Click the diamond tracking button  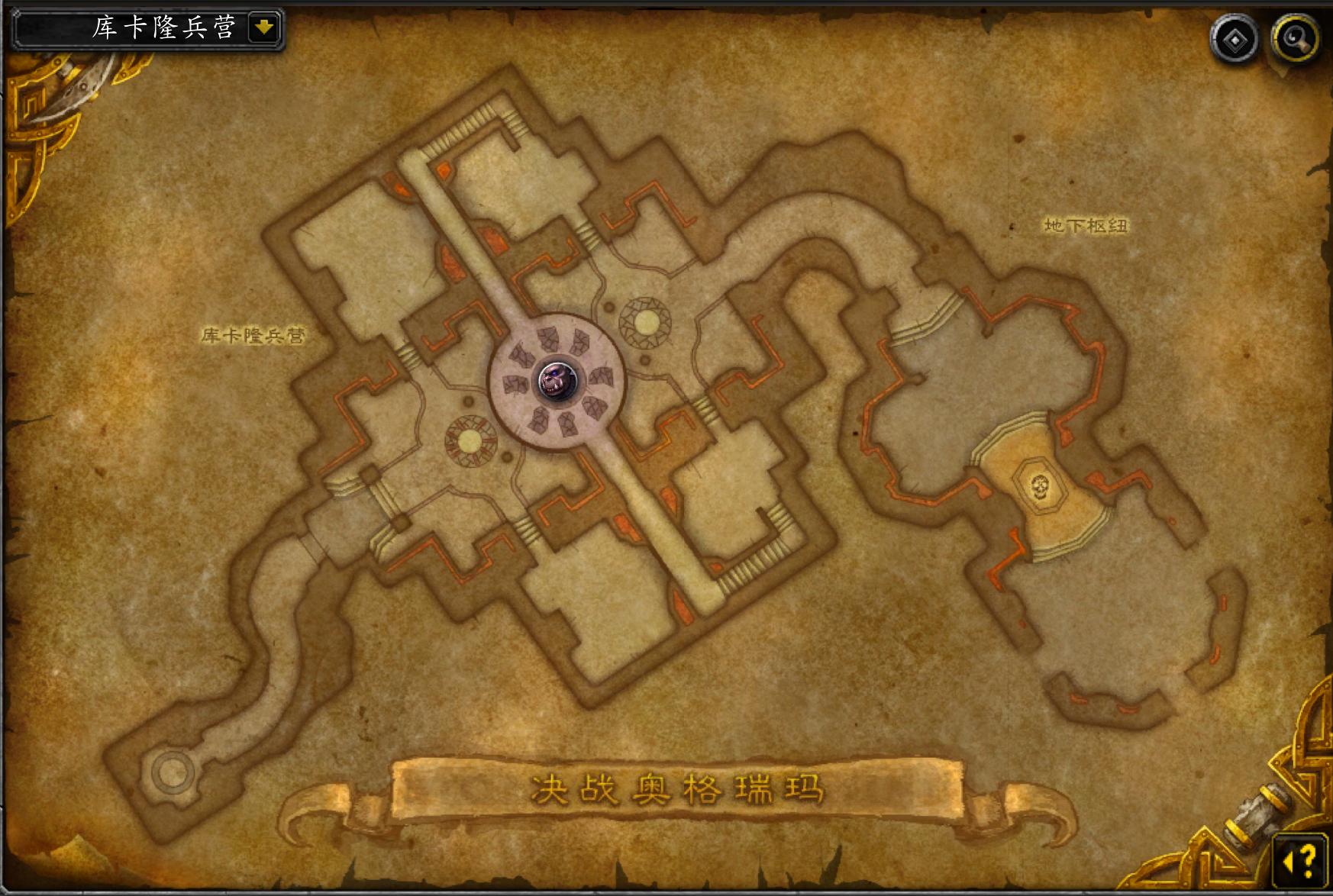[x=1235, y=38]
